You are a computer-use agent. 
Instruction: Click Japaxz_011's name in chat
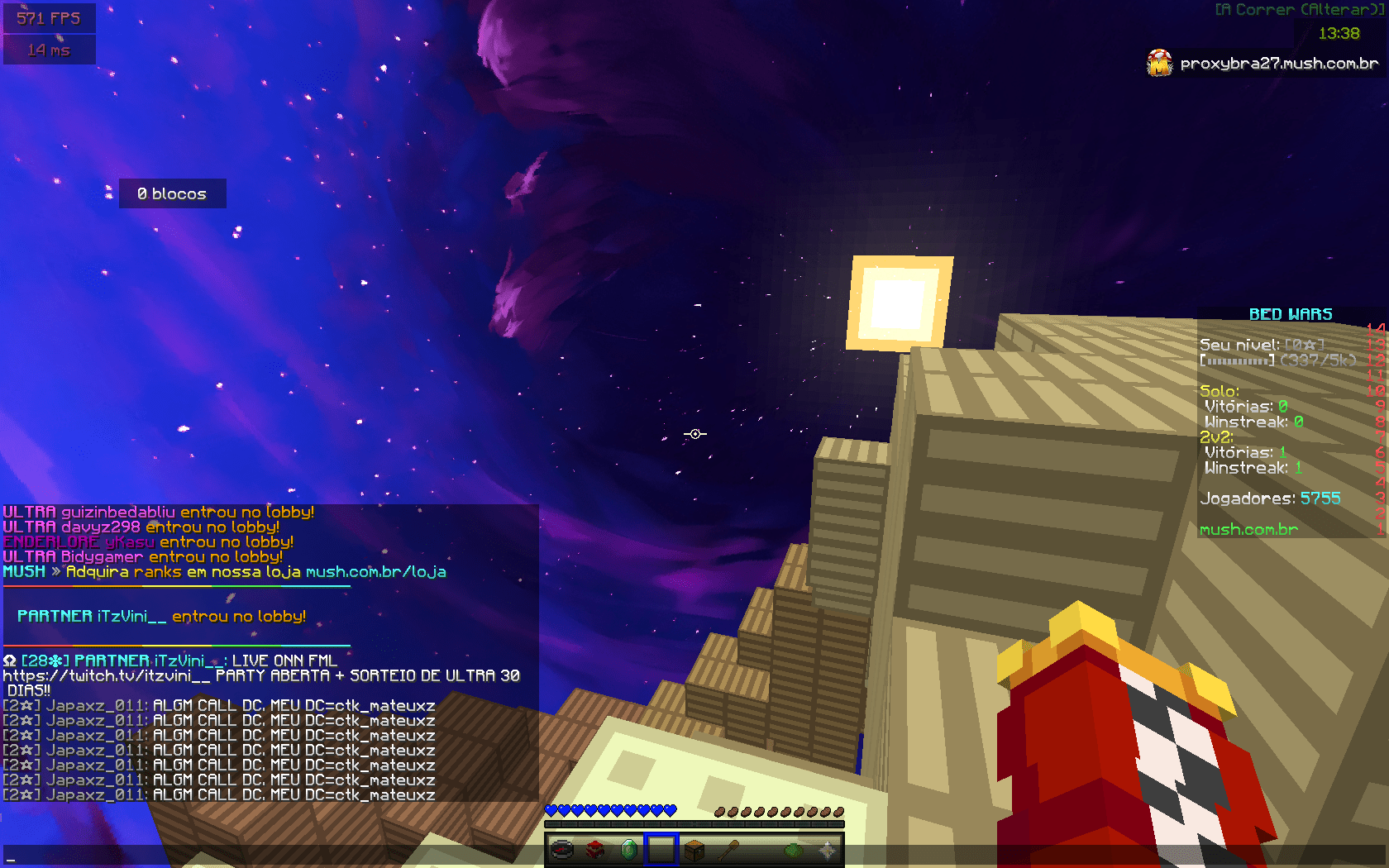96,706
